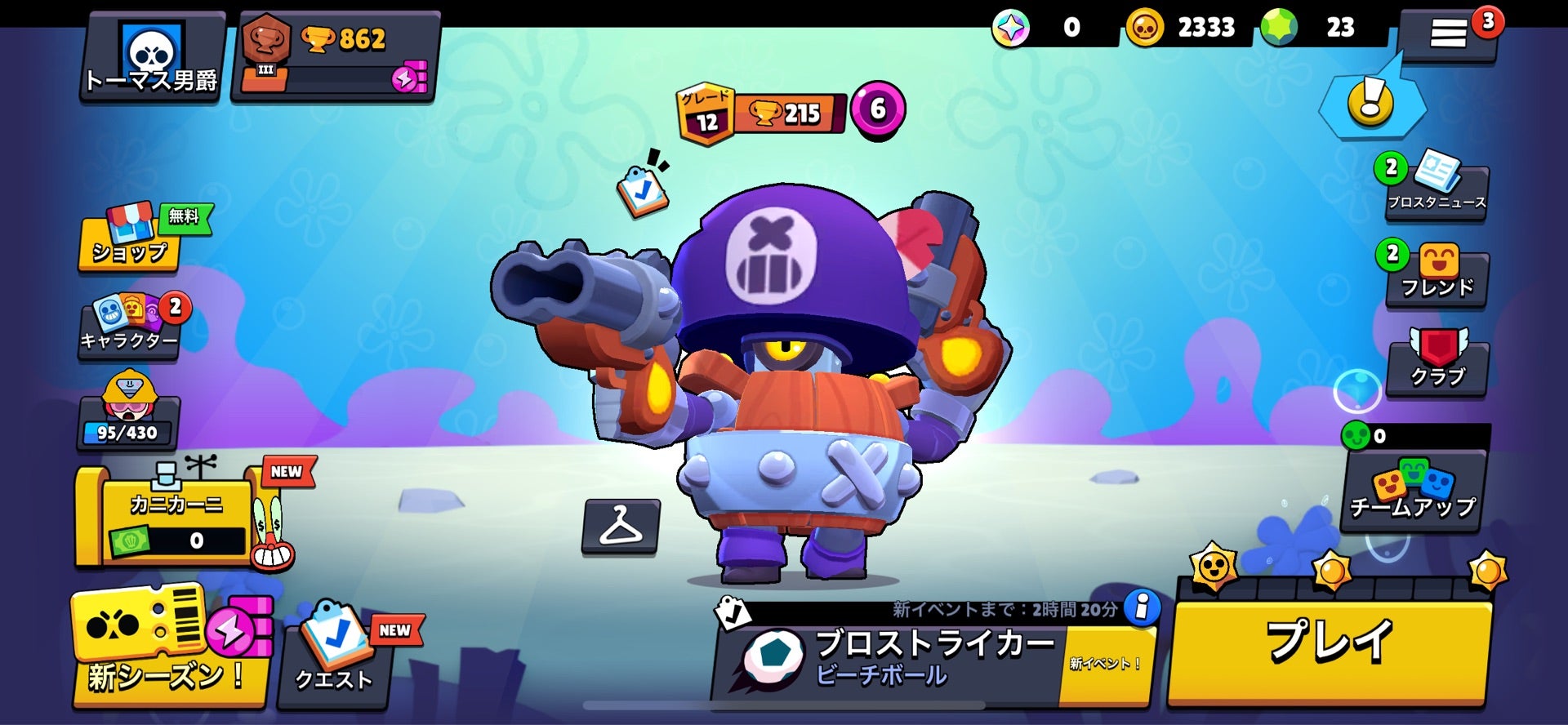Open the skin hanger button
Screen dimensions: 1568x725
pyautogui.click(x=621, y=527)
